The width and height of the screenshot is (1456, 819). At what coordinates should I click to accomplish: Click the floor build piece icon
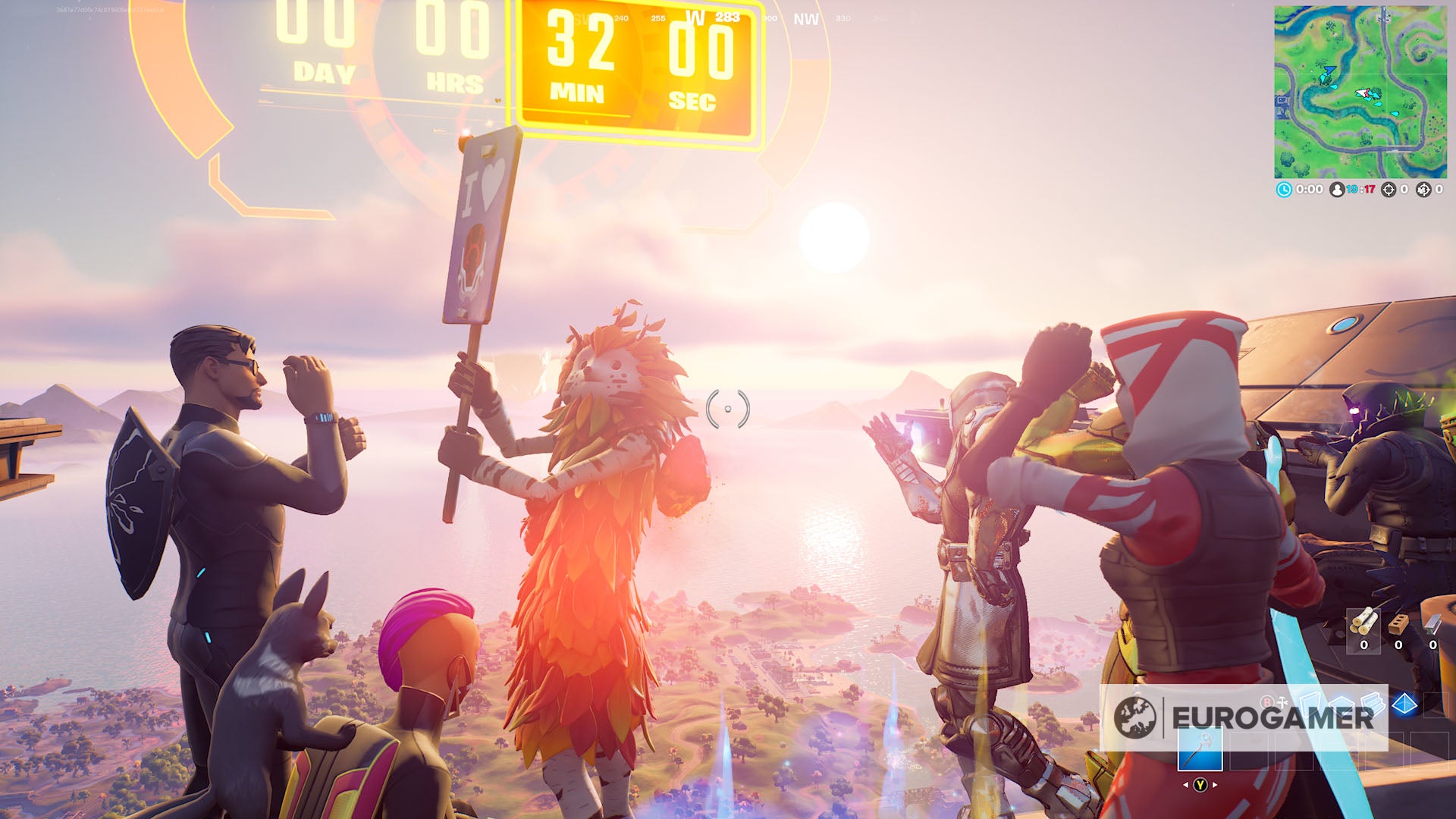1341,704
